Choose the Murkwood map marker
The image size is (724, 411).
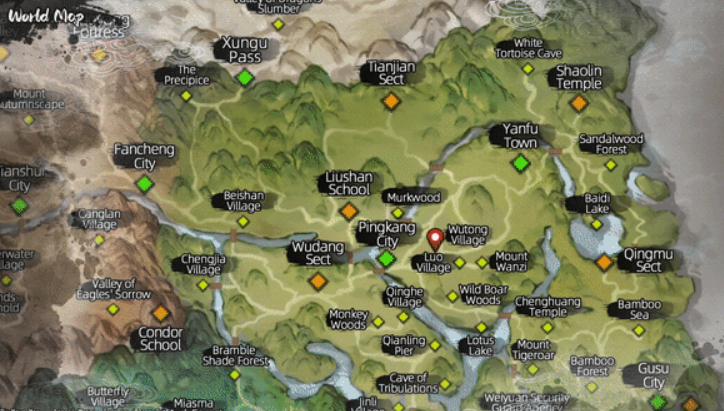397,213
